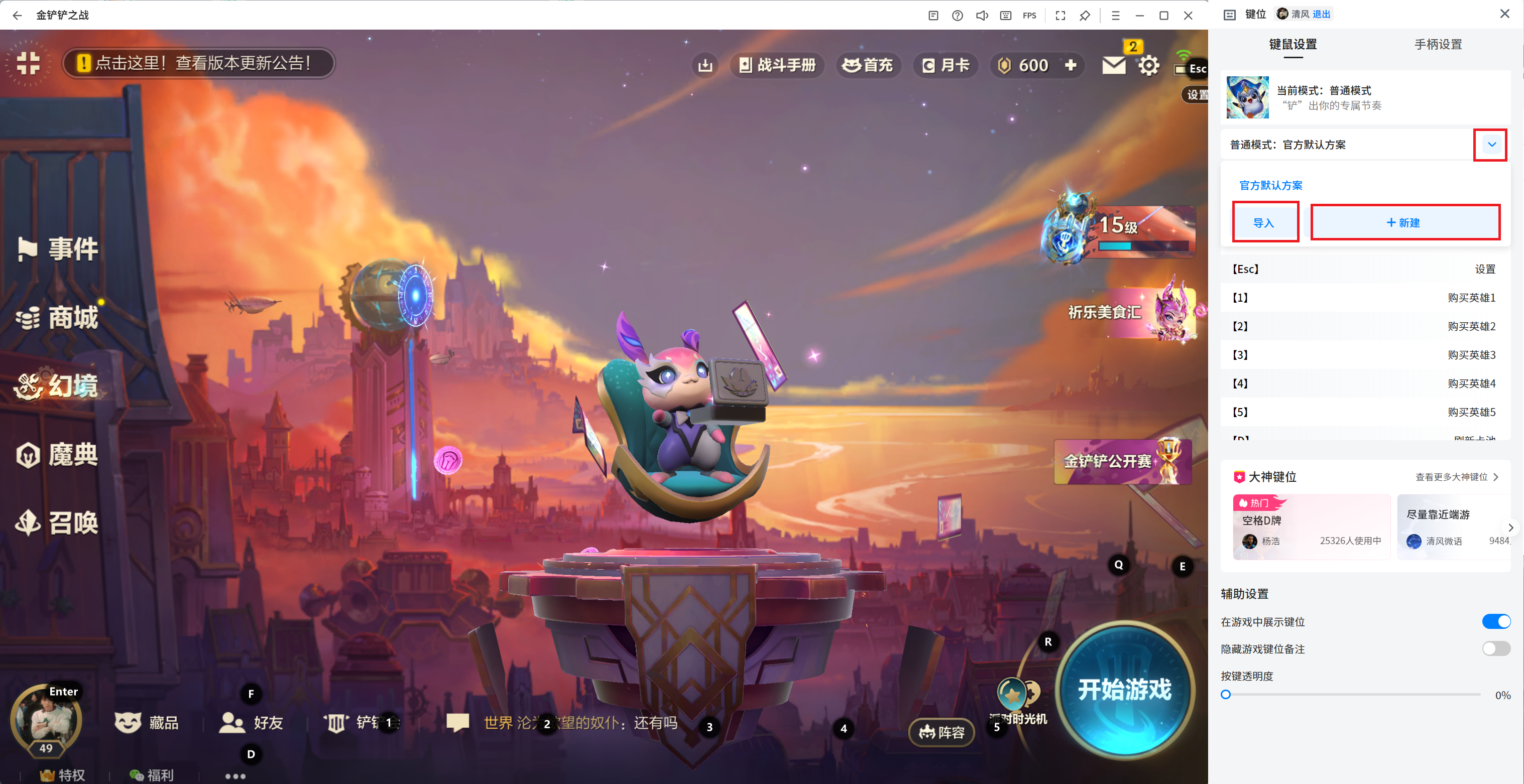Start the match with 开始游戏
1524x784 pixels.
point(1123,690)
